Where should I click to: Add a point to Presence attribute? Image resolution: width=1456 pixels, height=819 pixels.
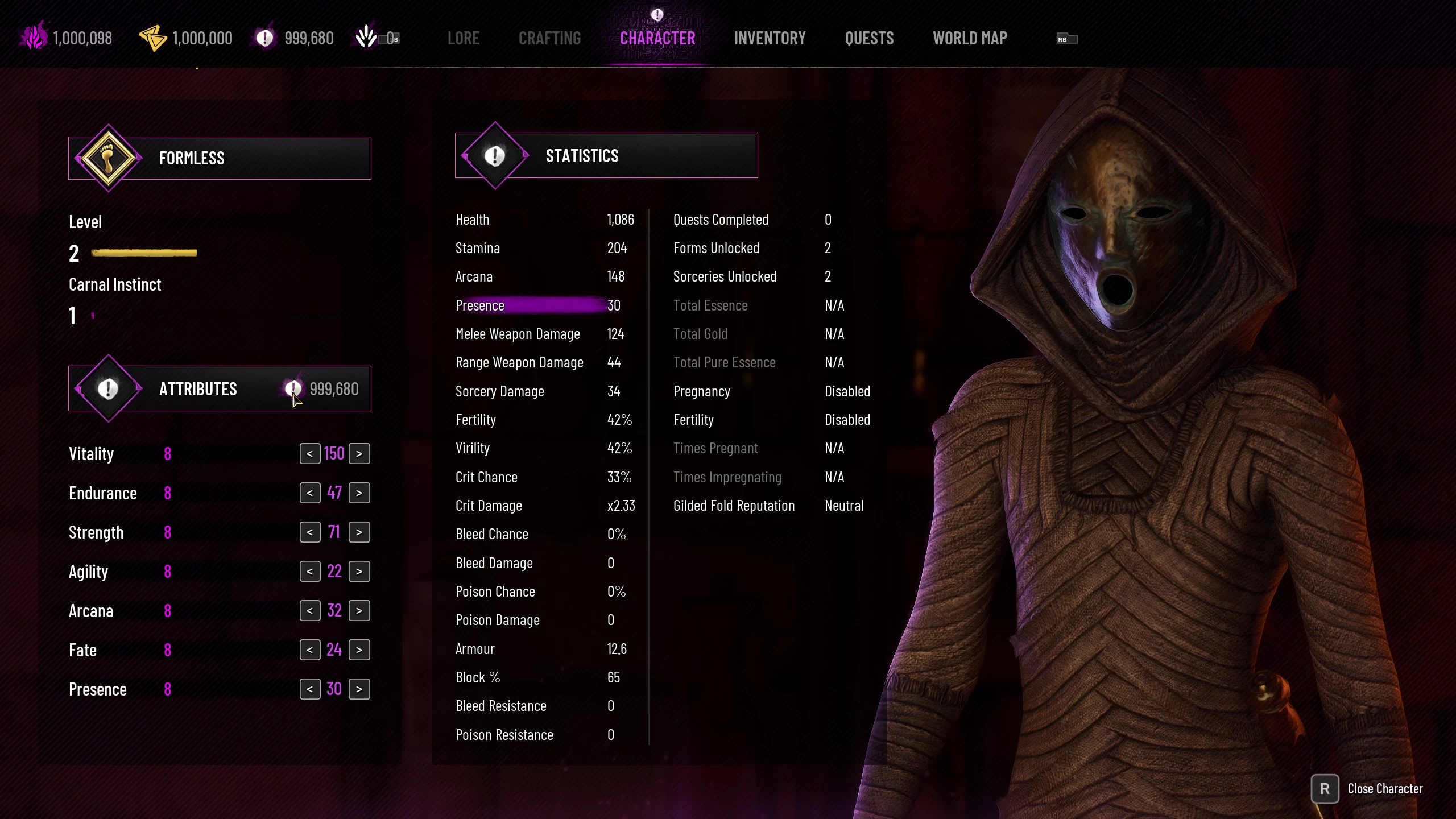[x=359, y=689]
